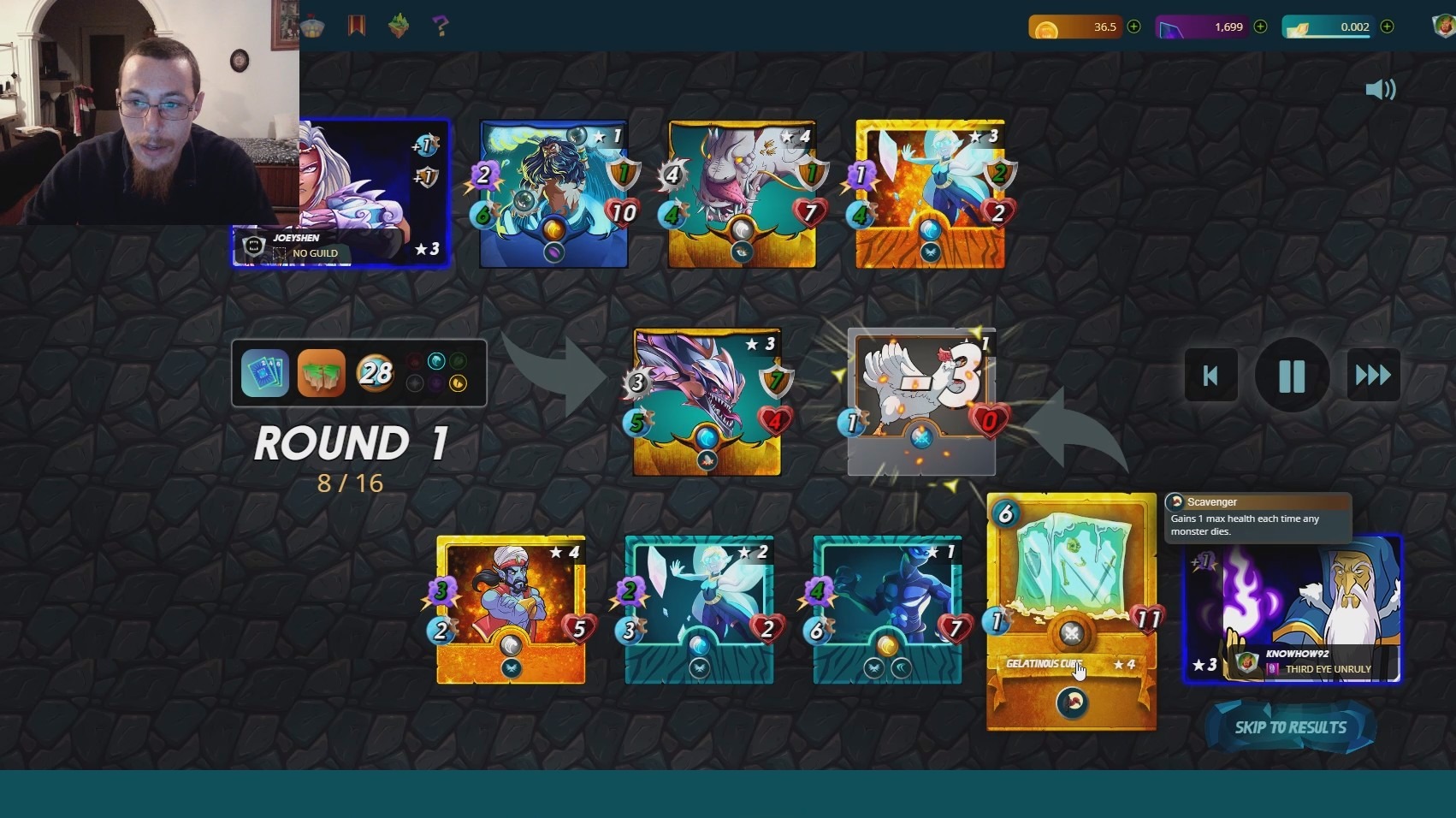Click the plus stepper next to the credits balance
This screenshot has height=818, width=1456.
pos(1133,27)
